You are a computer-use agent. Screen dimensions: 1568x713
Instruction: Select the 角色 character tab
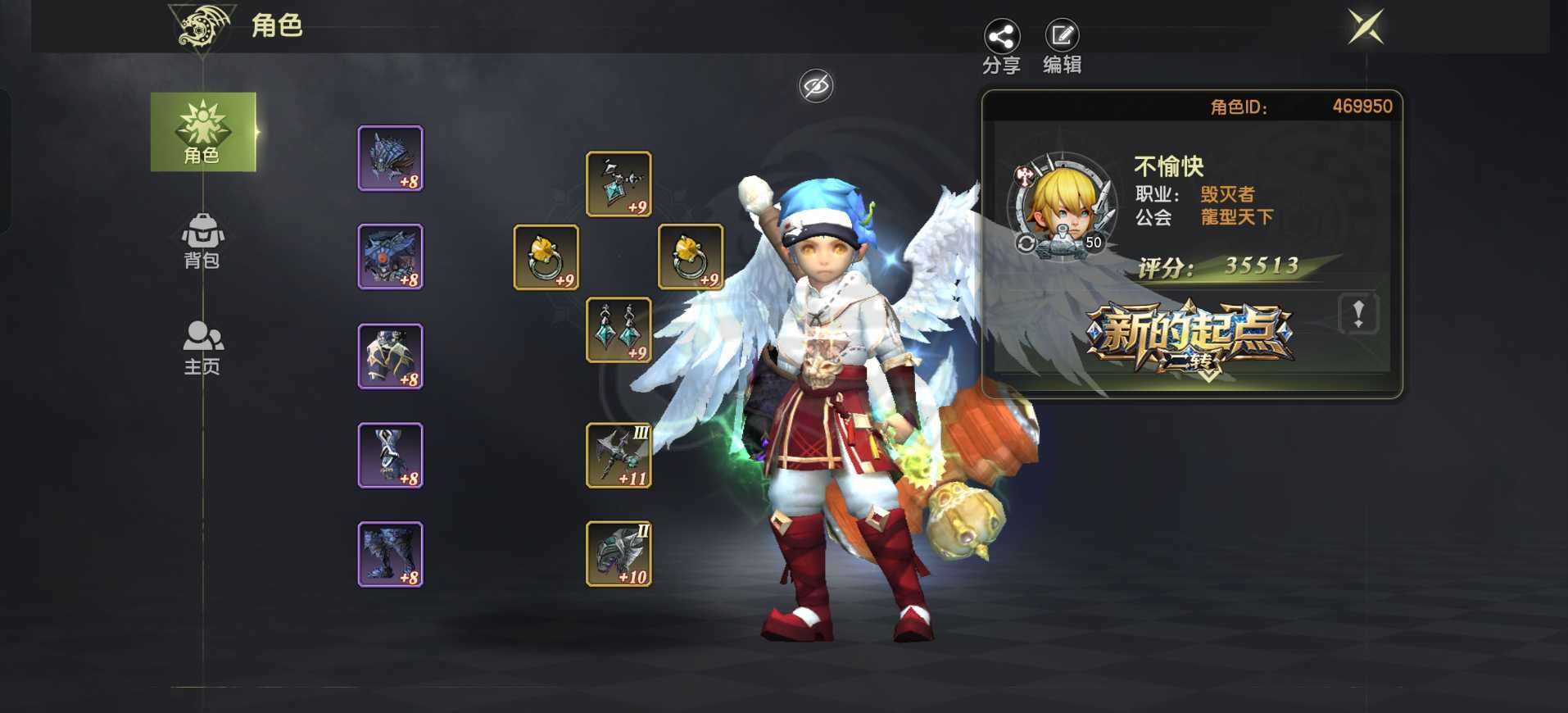tap(202, 132)
